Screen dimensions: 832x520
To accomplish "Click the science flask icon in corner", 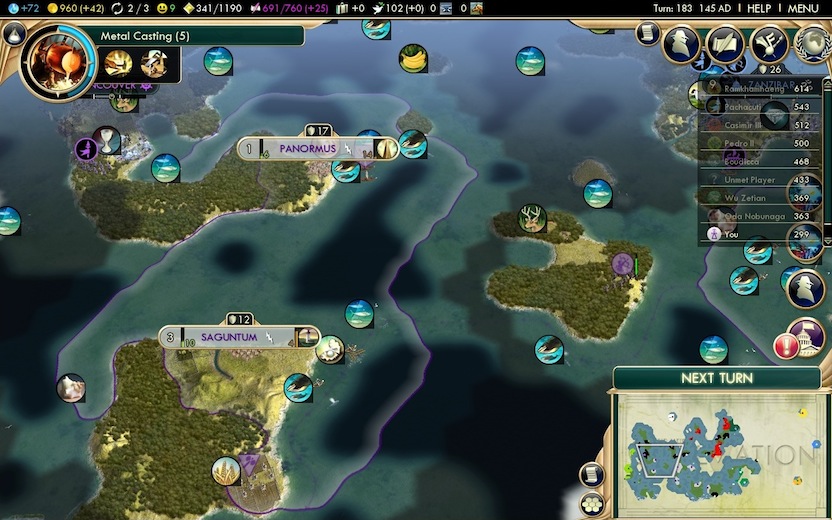I will (x=15, y=33).
